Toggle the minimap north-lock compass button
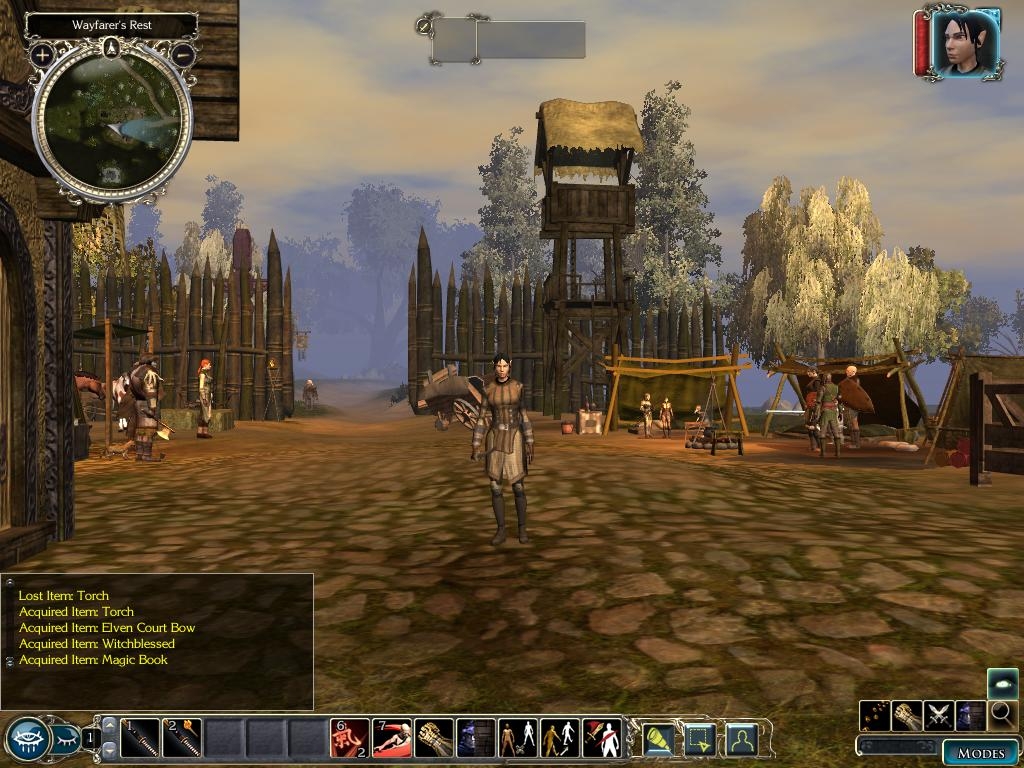This screenshot has height=768, width=1024. click(x=112, y=47)
